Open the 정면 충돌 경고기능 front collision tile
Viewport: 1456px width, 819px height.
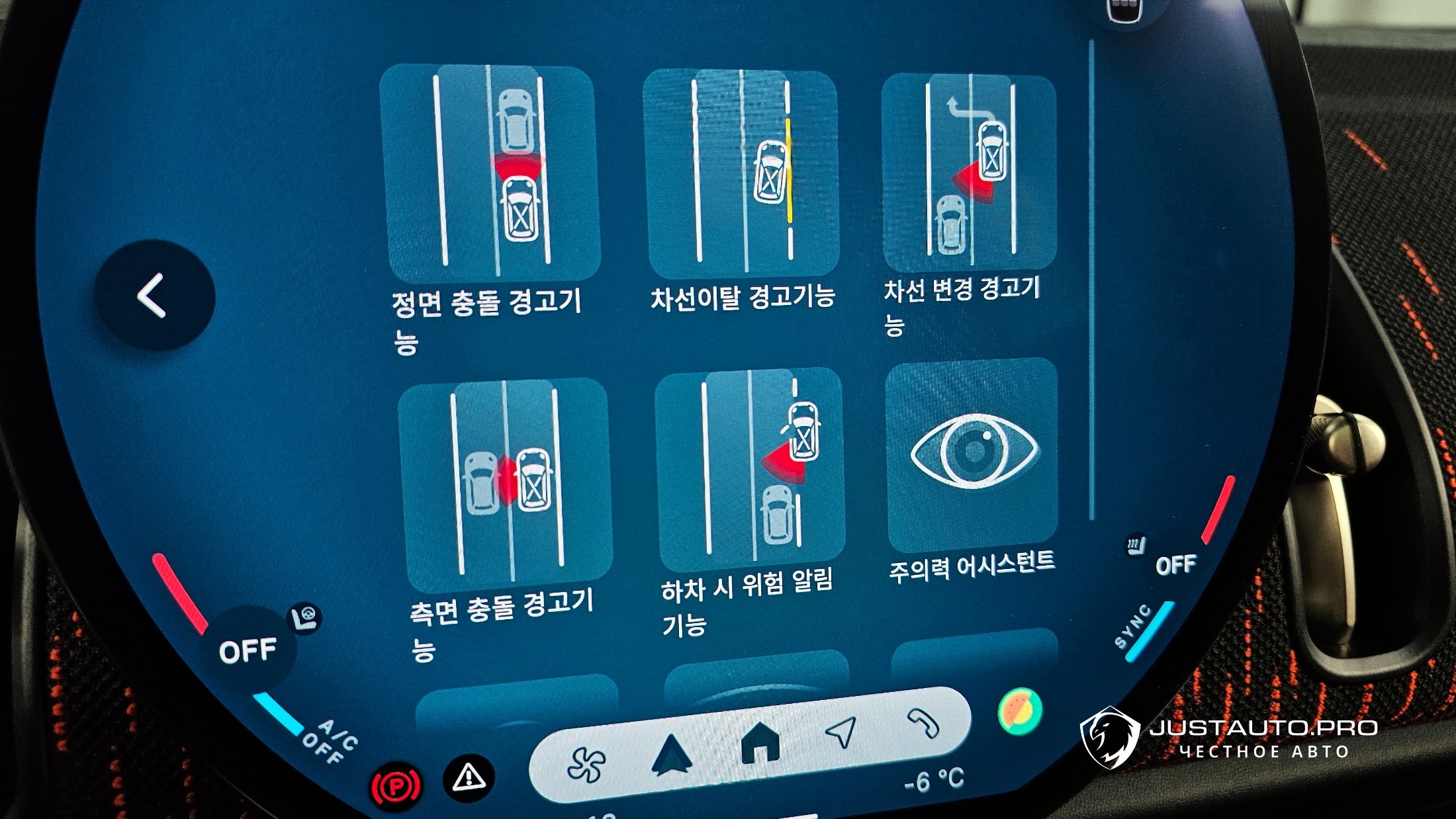(x=490, y=173)
